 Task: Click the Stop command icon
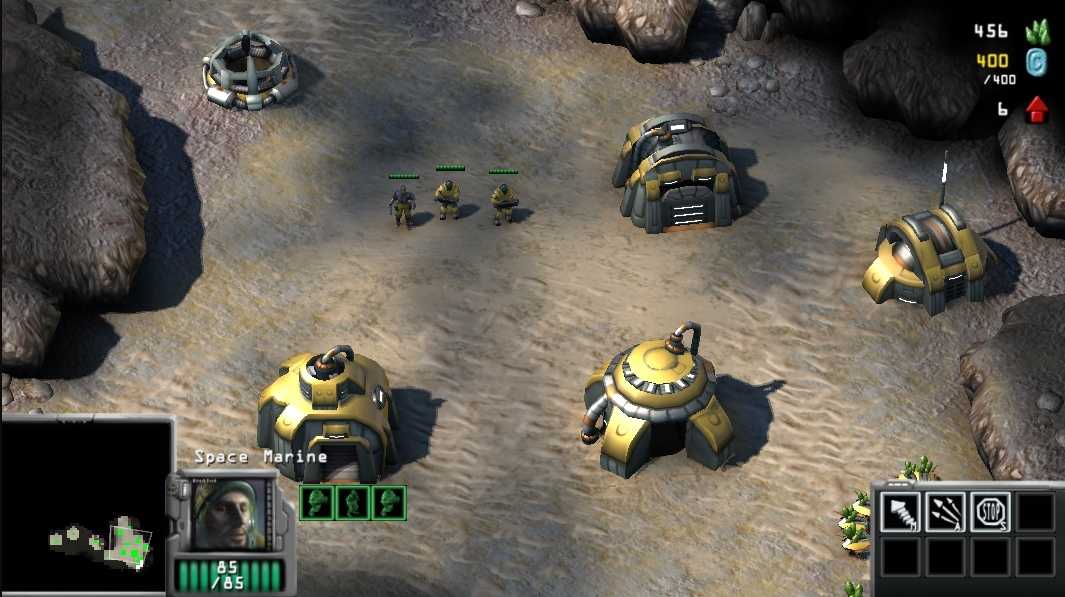tap(990, 512)
